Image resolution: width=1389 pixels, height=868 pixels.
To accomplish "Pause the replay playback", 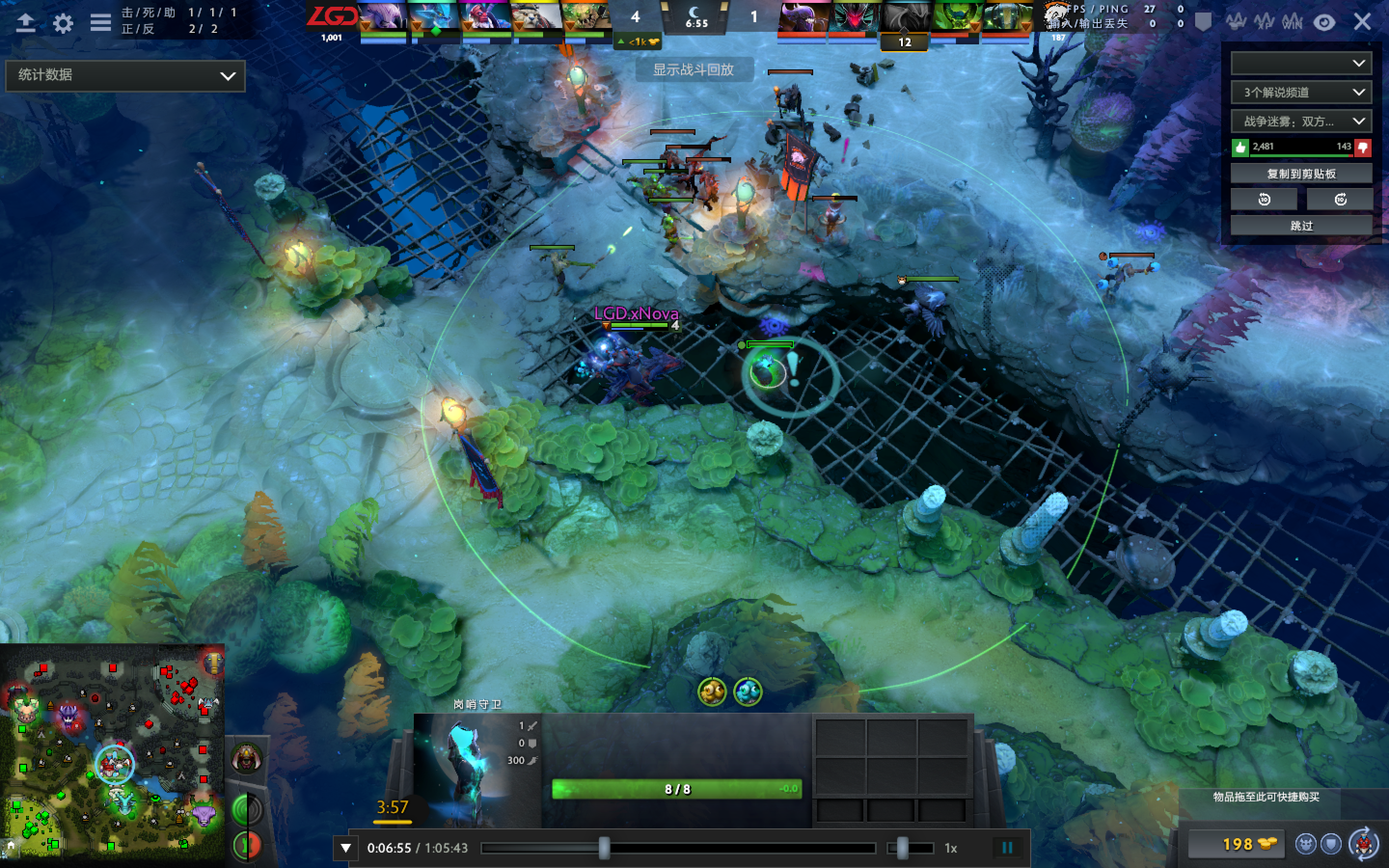I will [x=1008, y=847].
